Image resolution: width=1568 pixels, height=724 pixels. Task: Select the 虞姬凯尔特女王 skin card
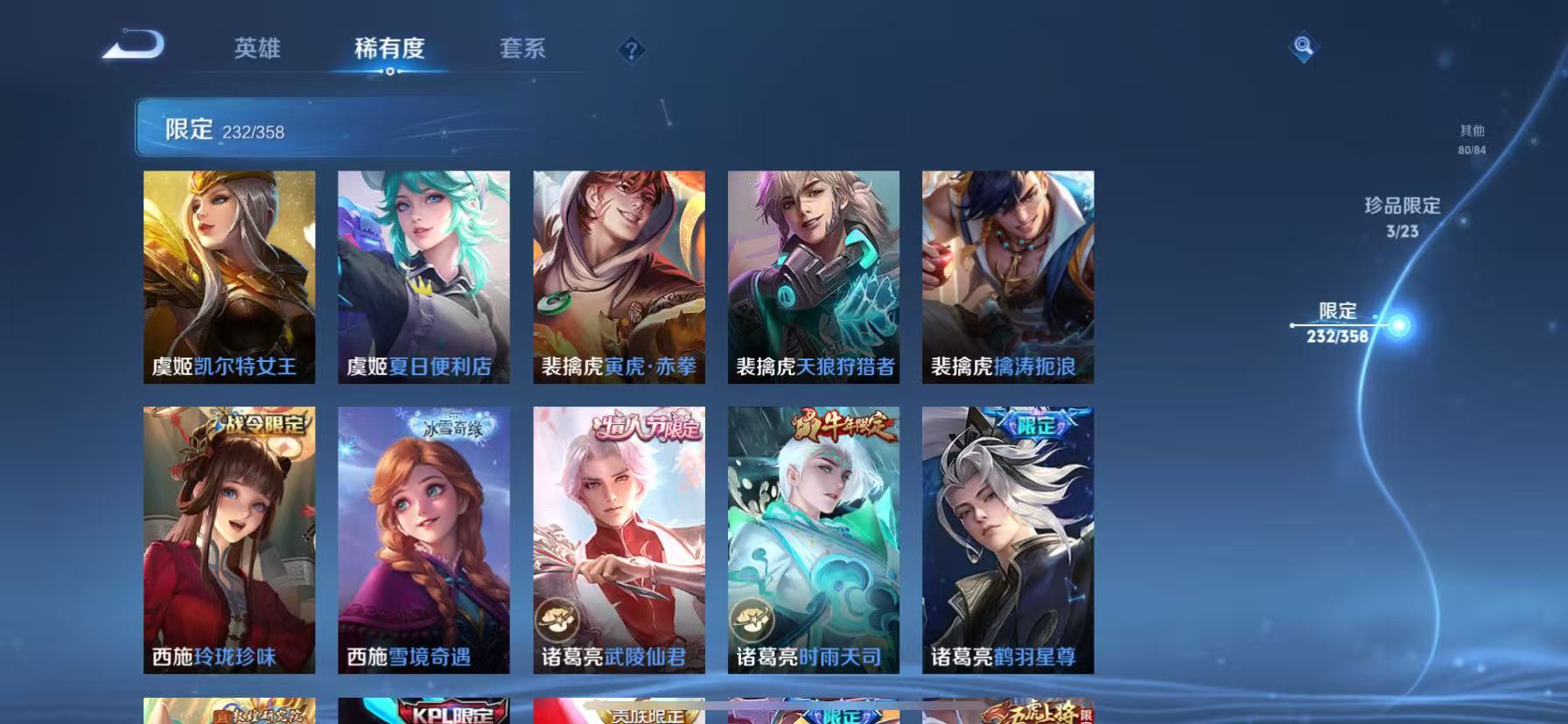[x=229, y=275]
